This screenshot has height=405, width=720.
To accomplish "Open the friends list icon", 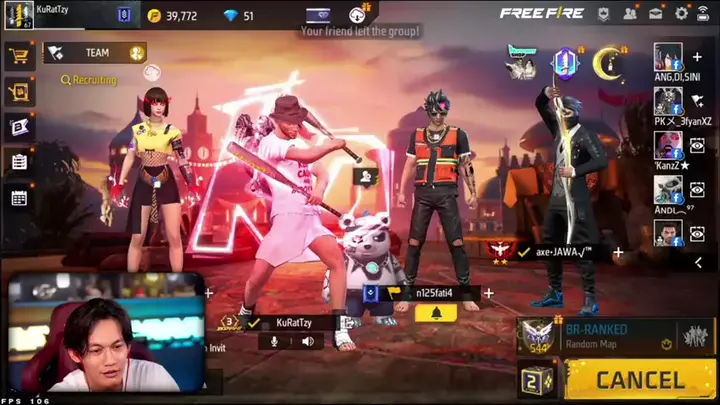I will click(x=630, y=14).
